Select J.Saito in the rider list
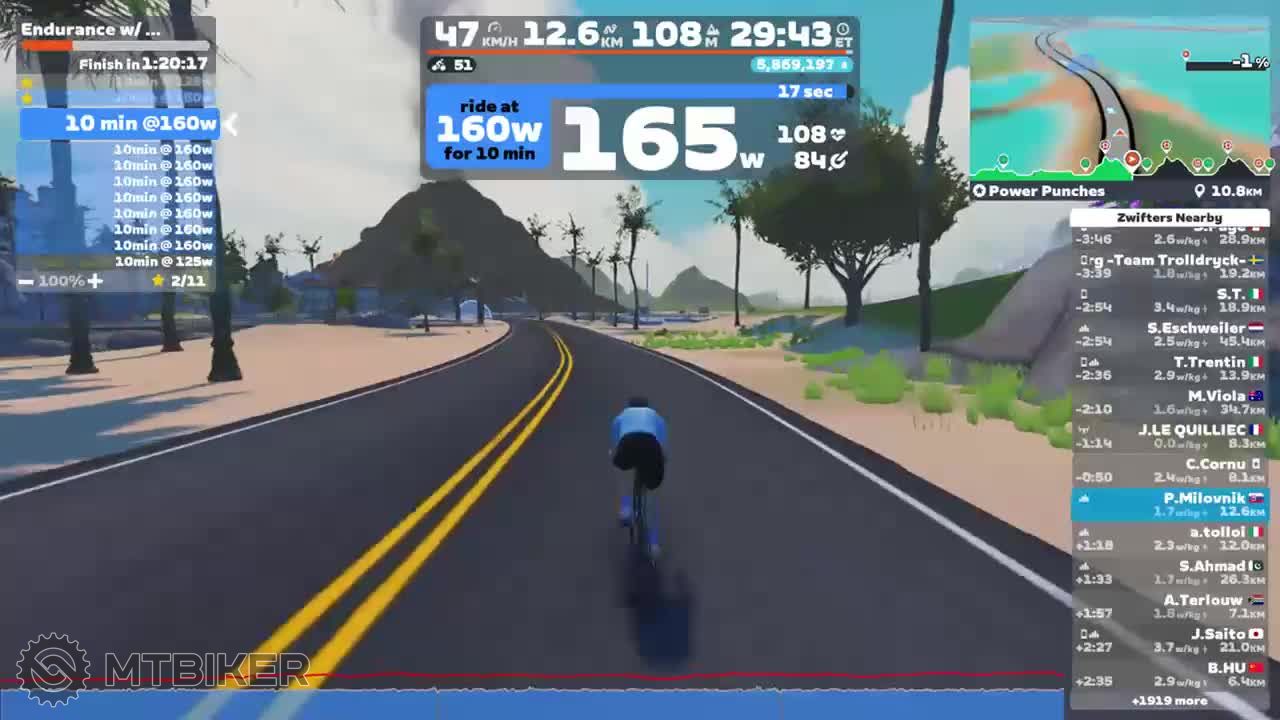Viewport: 1280px width, 720px height. (1169, 640)
